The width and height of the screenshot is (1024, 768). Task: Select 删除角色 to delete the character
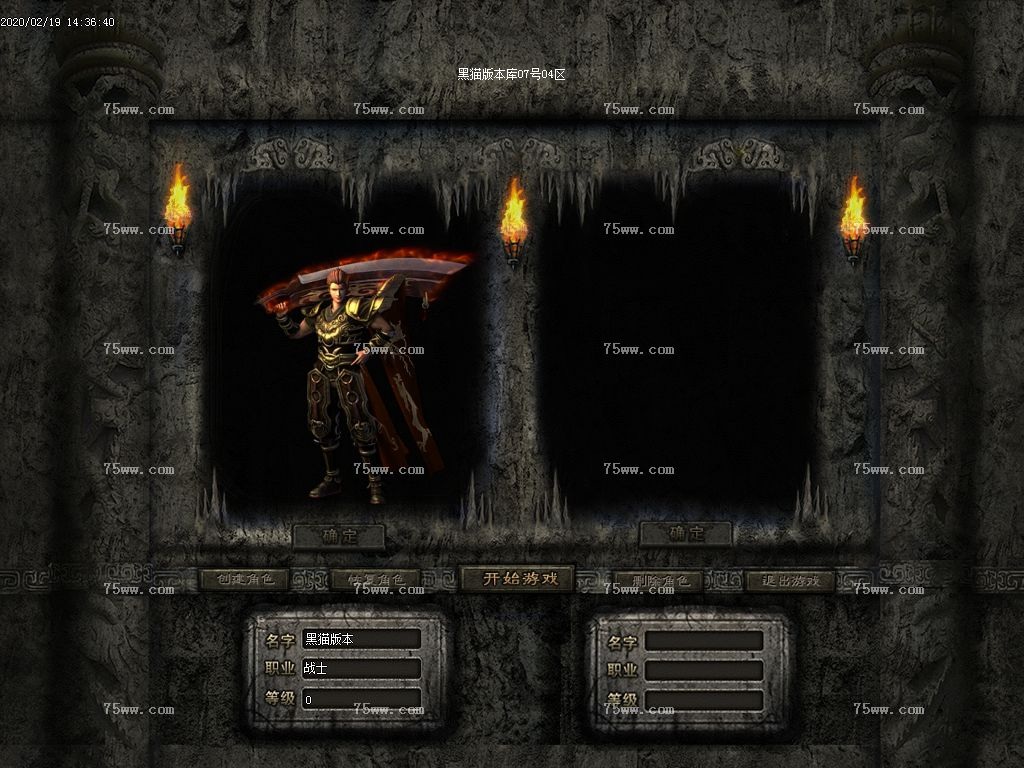click(656, 581)
